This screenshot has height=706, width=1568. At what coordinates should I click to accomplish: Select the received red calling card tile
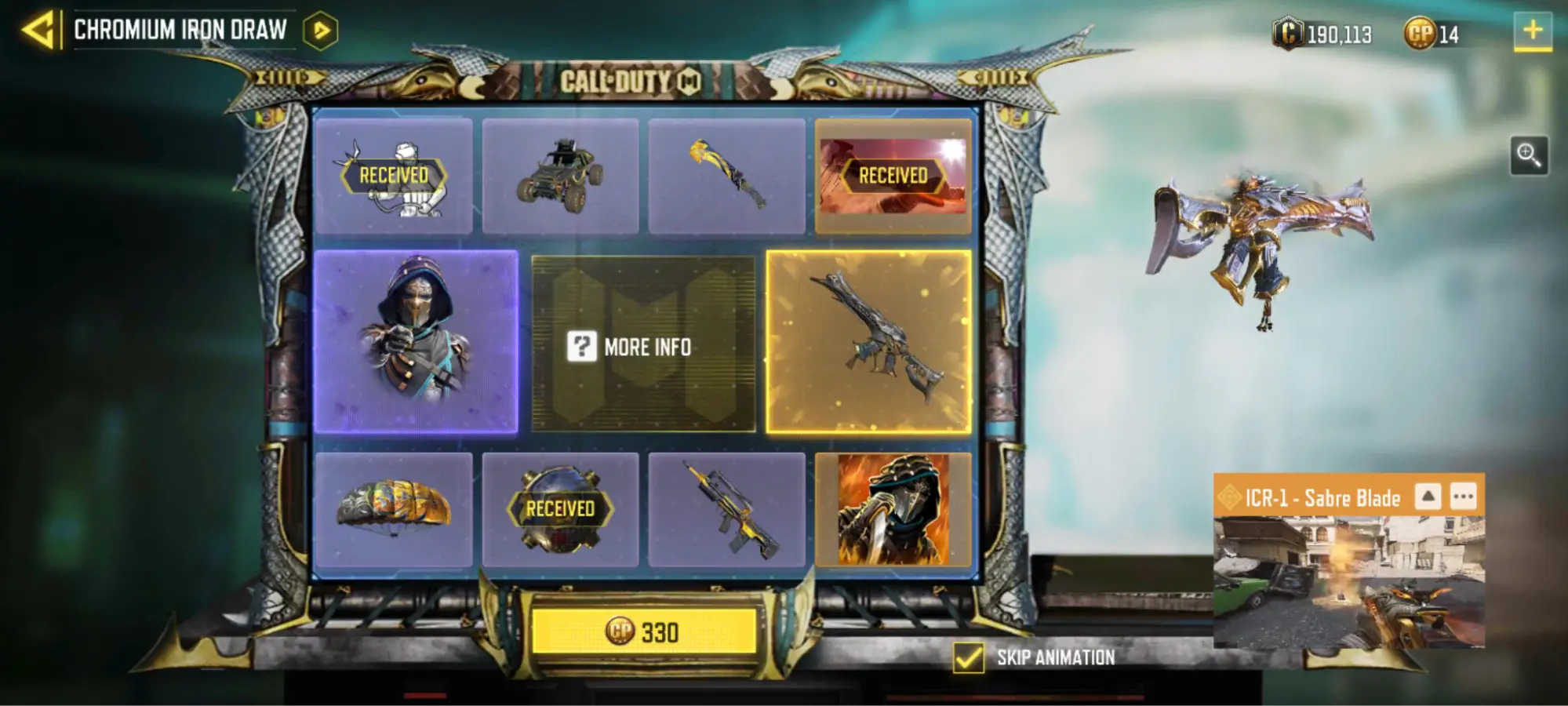pos(893,176)
